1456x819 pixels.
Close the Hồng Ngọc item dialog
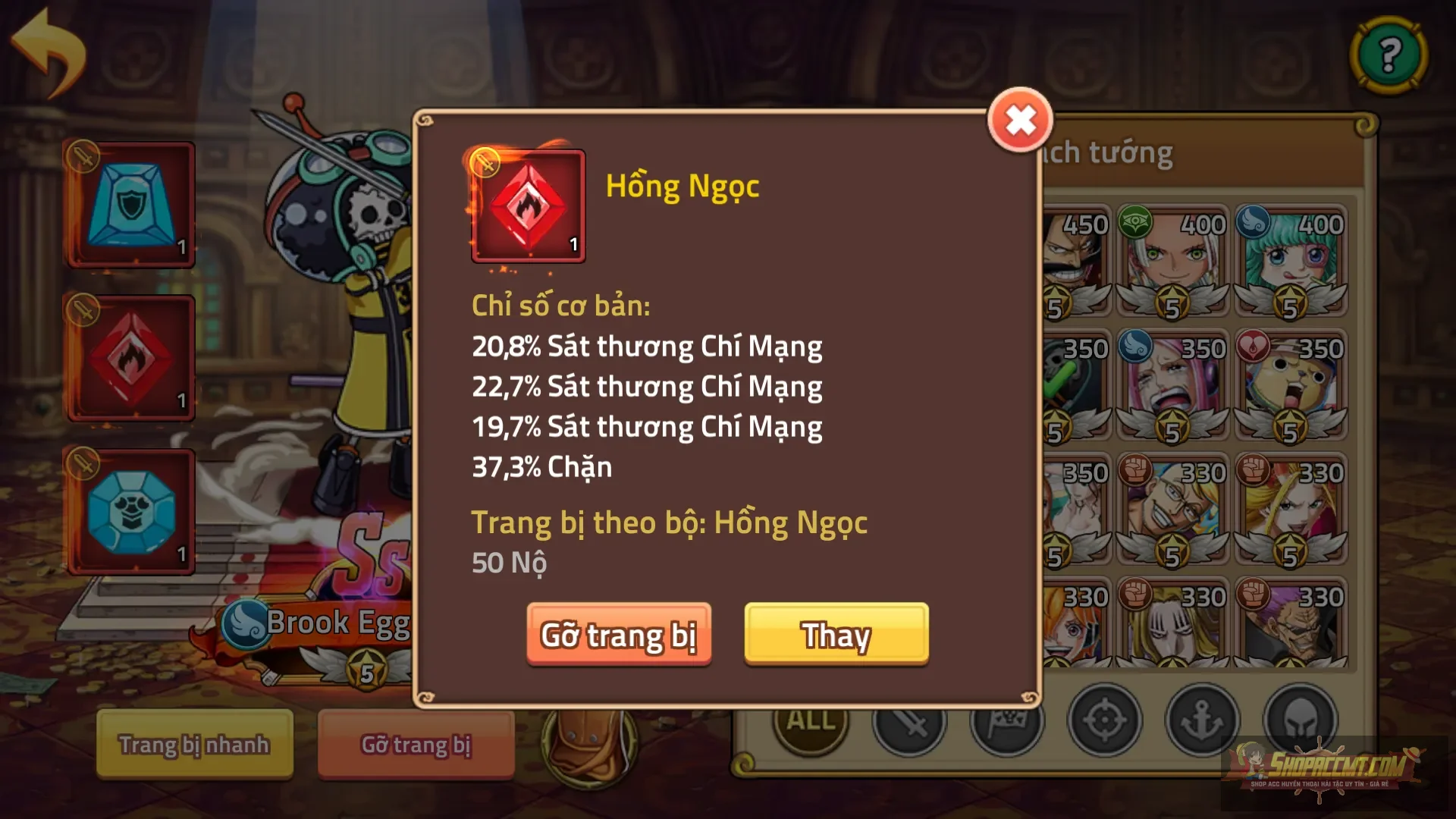click(1019, 120)
